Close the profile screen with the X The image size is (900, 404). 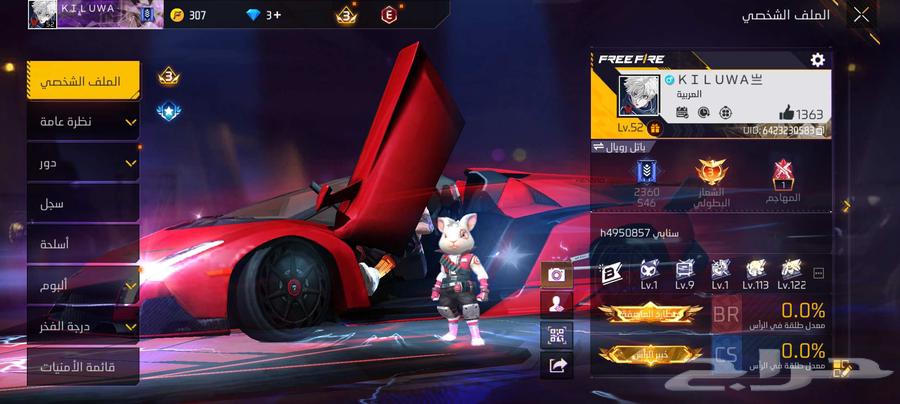860,14
